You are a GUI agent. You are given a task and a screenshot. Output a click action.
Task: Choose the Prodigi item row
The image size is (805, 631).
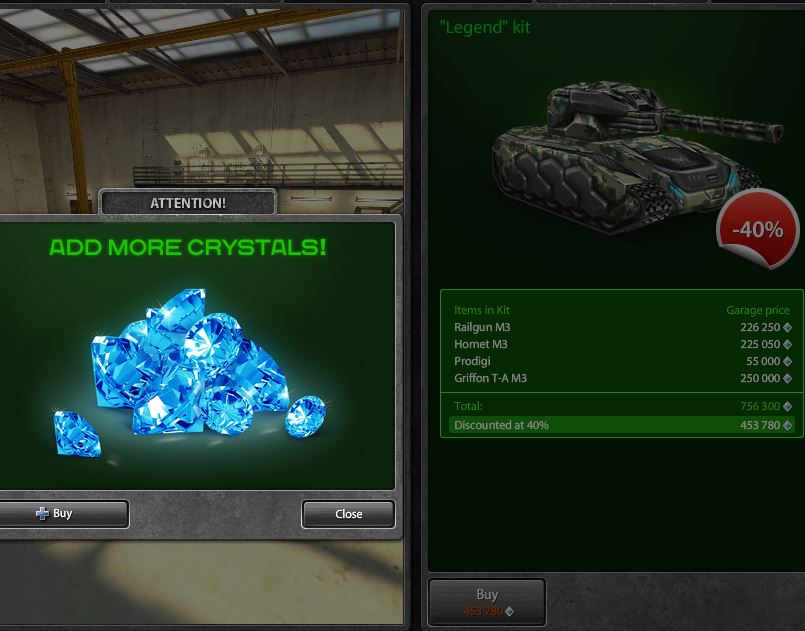click(x=621, y=361)
